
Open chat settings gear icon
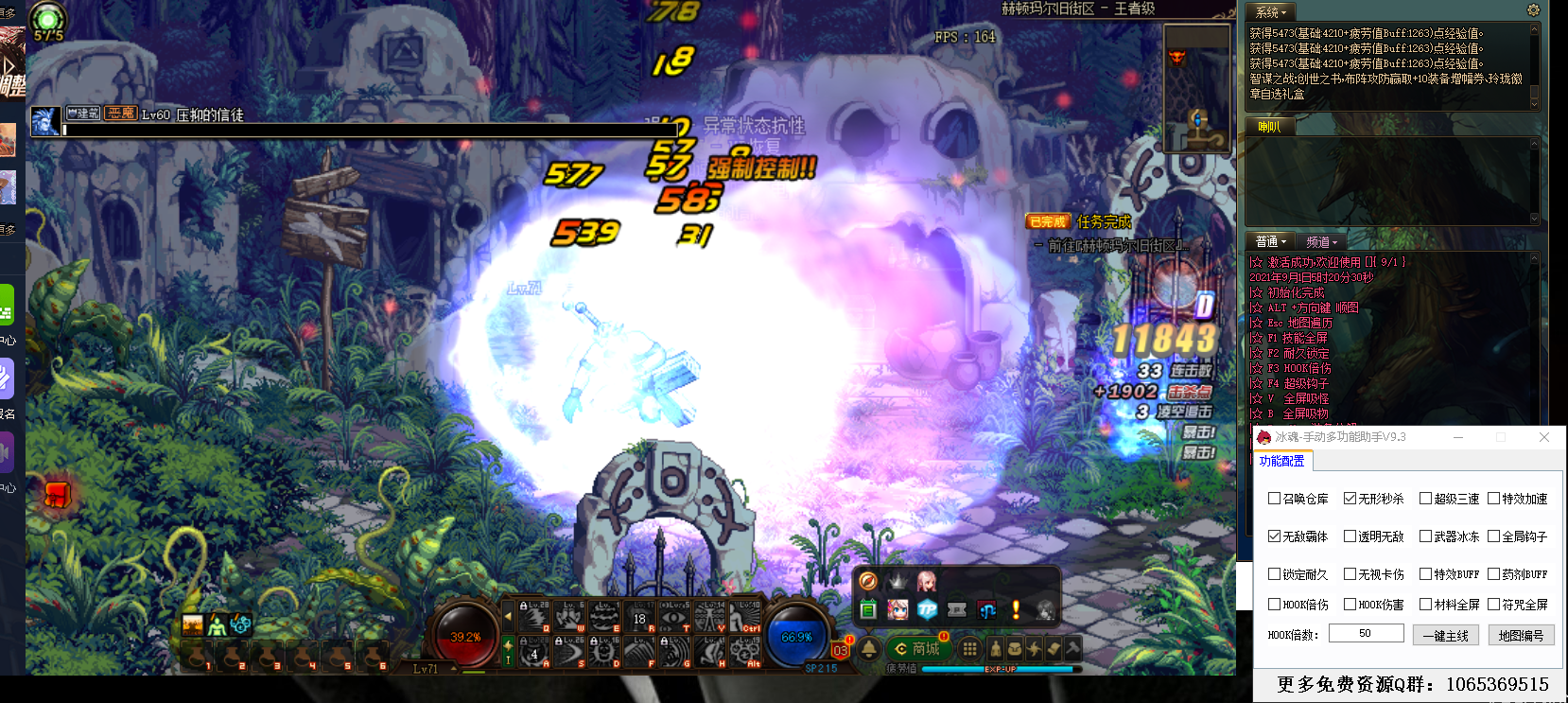1534,10
